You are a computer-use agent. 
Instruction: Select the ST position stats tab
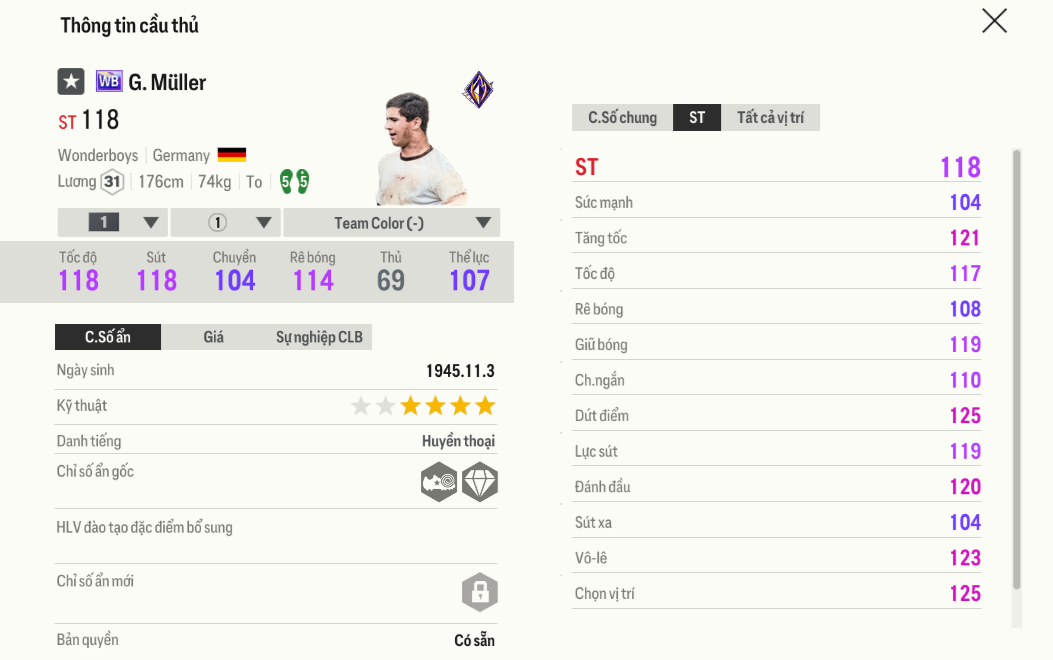[x=697, y=118]
